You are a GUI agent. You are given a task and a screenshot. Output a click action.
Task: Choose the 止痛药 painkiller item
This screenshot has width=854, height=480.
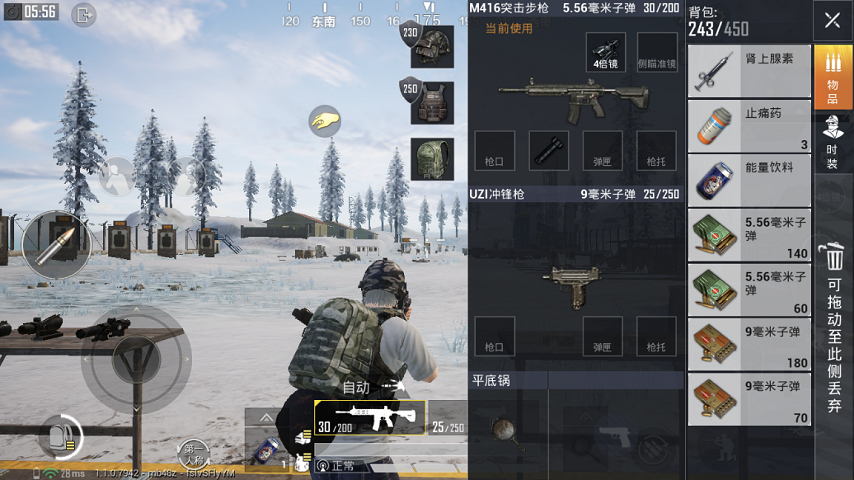(748, 126)
